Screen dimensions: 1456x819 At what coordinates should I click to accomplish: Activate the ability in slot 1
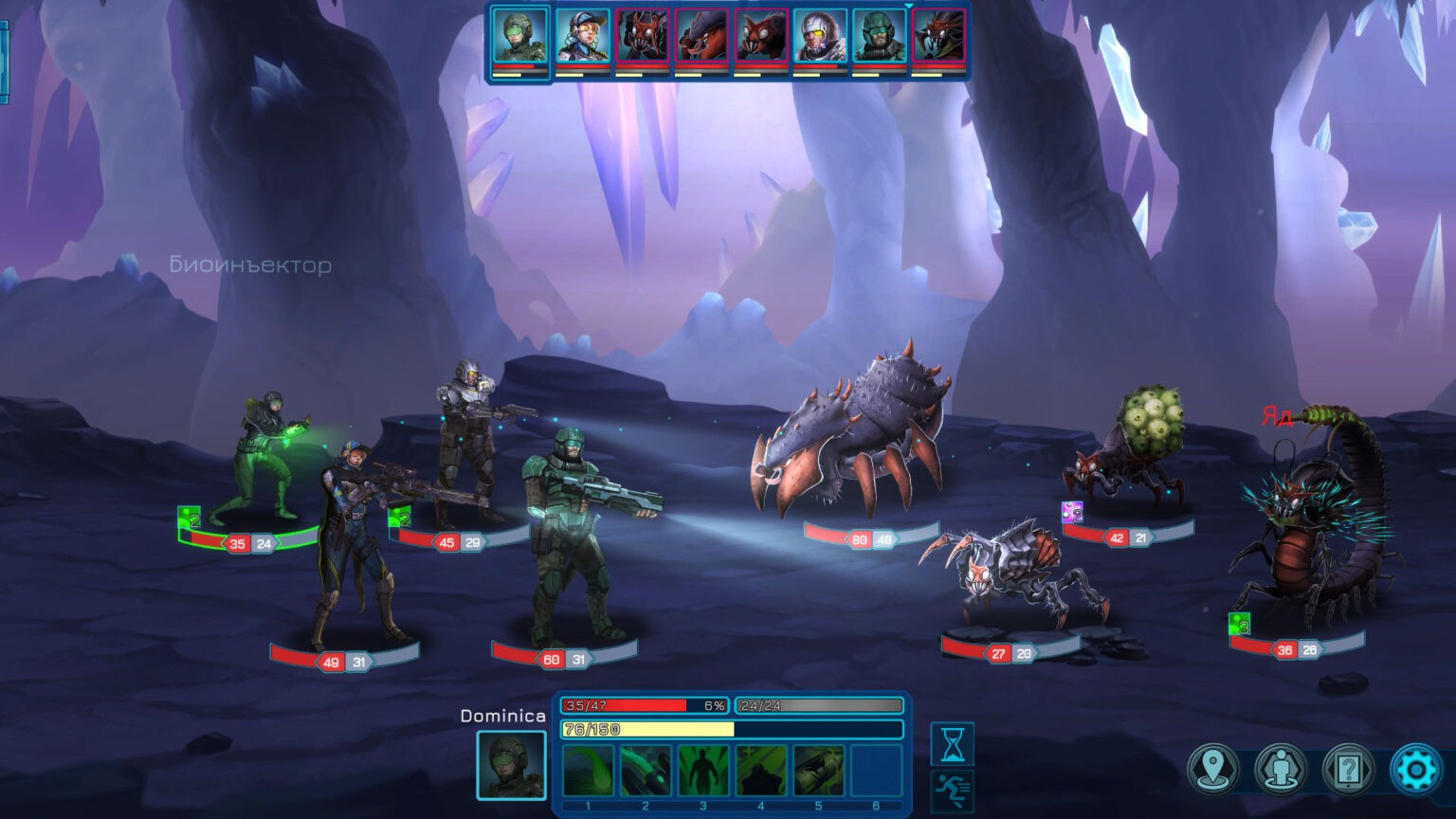[589, 771]
